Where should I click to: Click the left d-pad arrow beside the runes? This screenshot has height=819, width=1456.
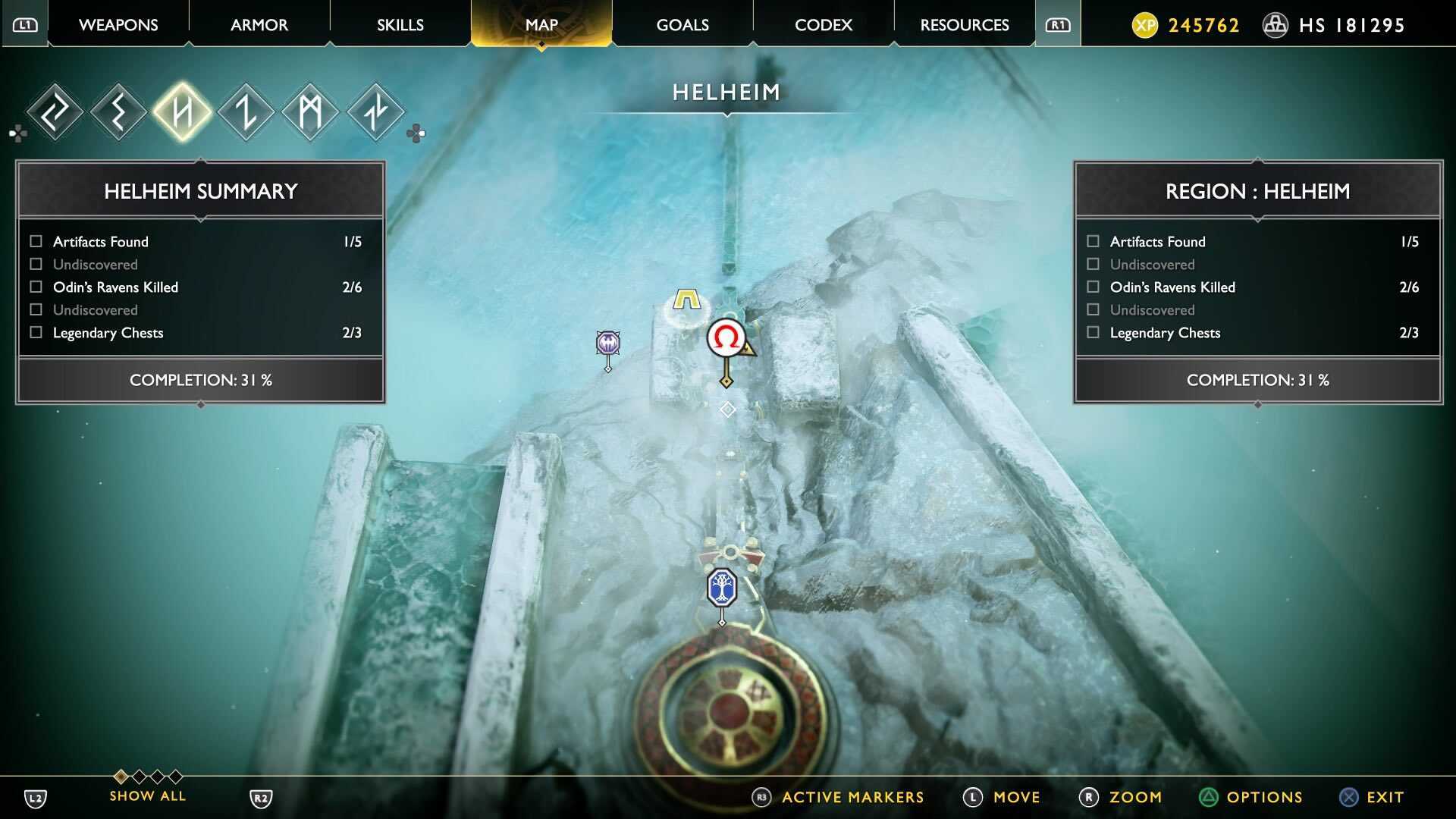pos(13,133)
